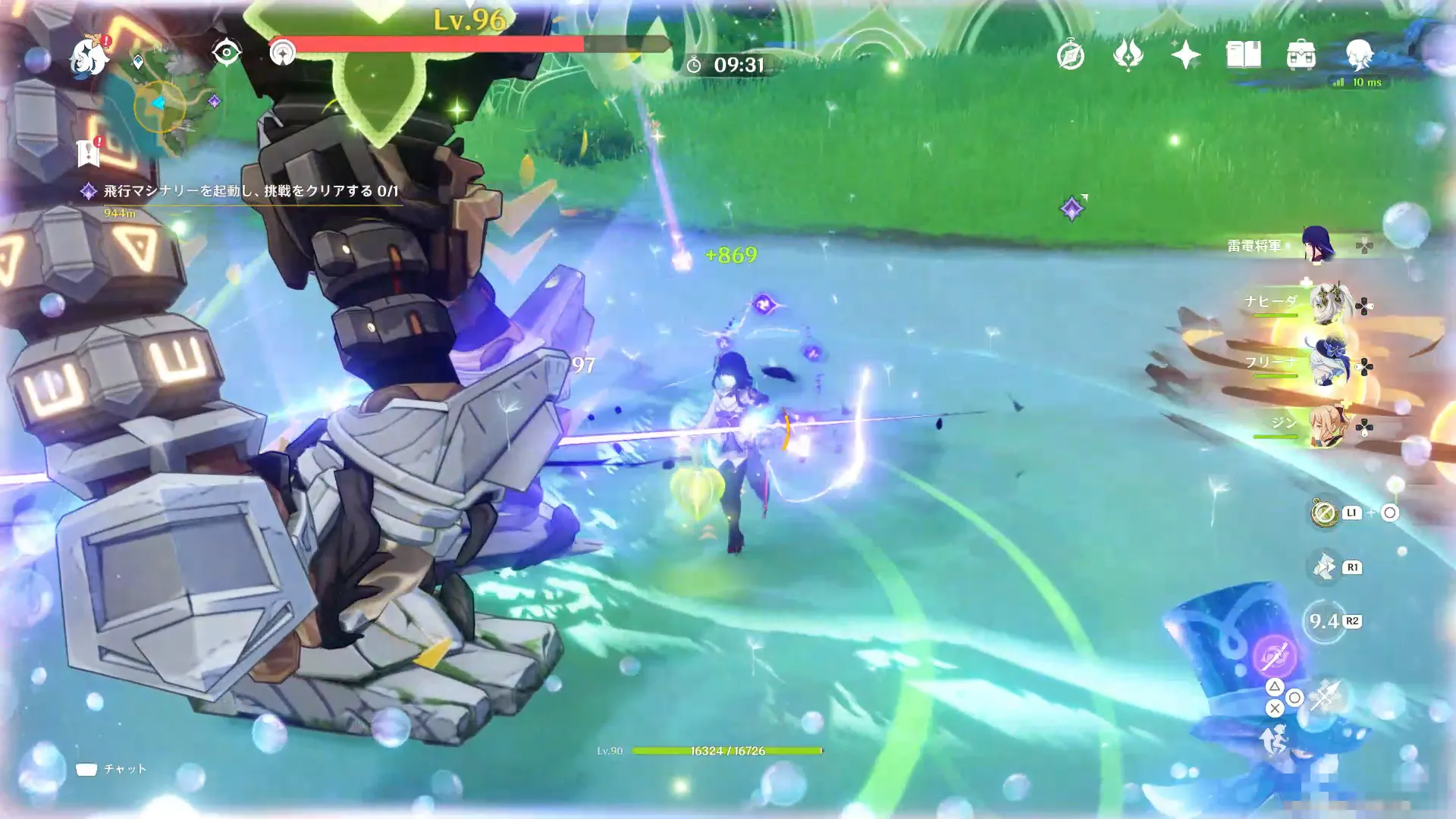Switch to party member ナヒーダ
The image size is (1456, 819).
pos(1327,304)
